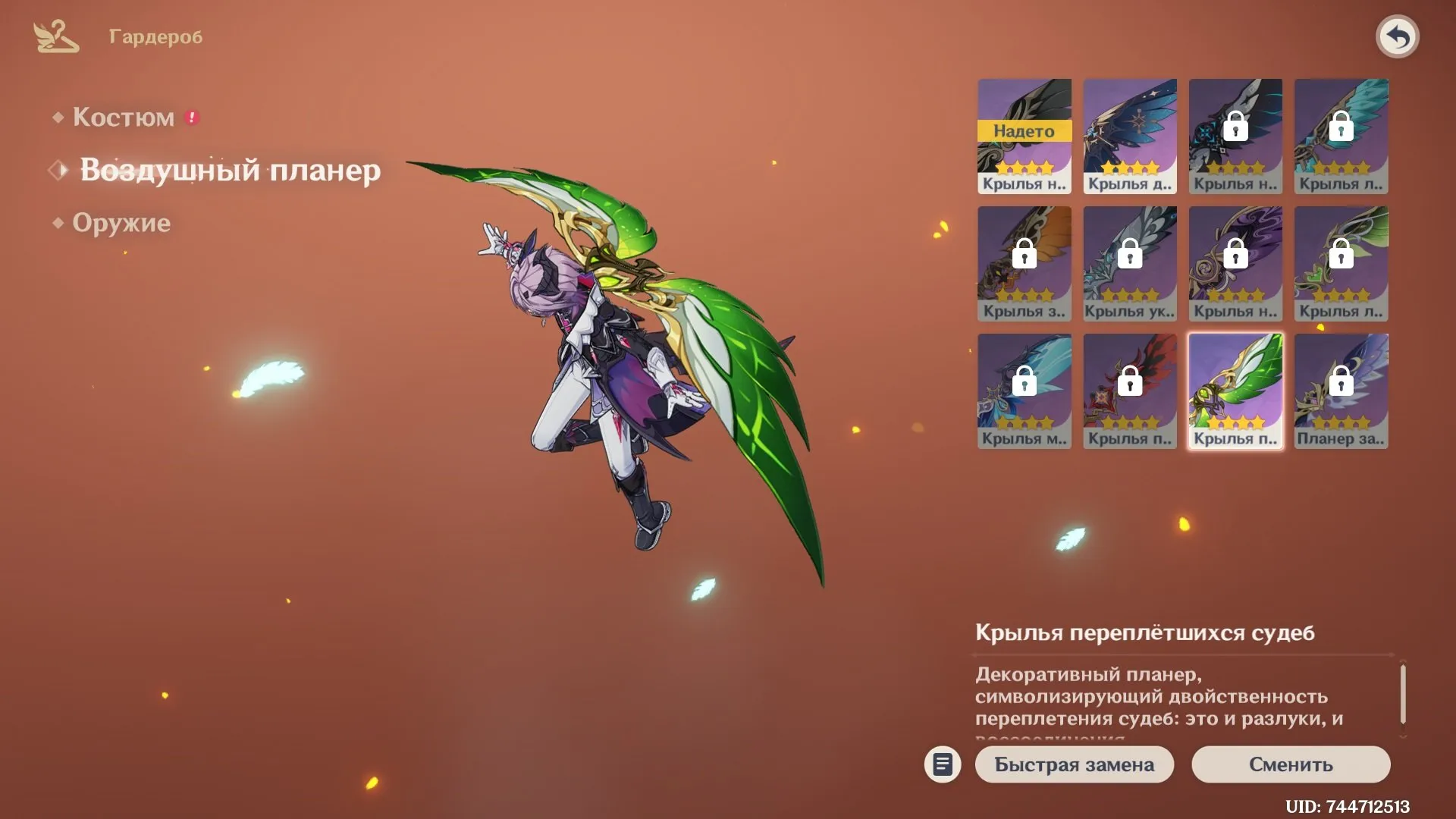The image size is (1456, 819).
Task: Select the locked red and black wings
Action: click(x=1130, y=391)
